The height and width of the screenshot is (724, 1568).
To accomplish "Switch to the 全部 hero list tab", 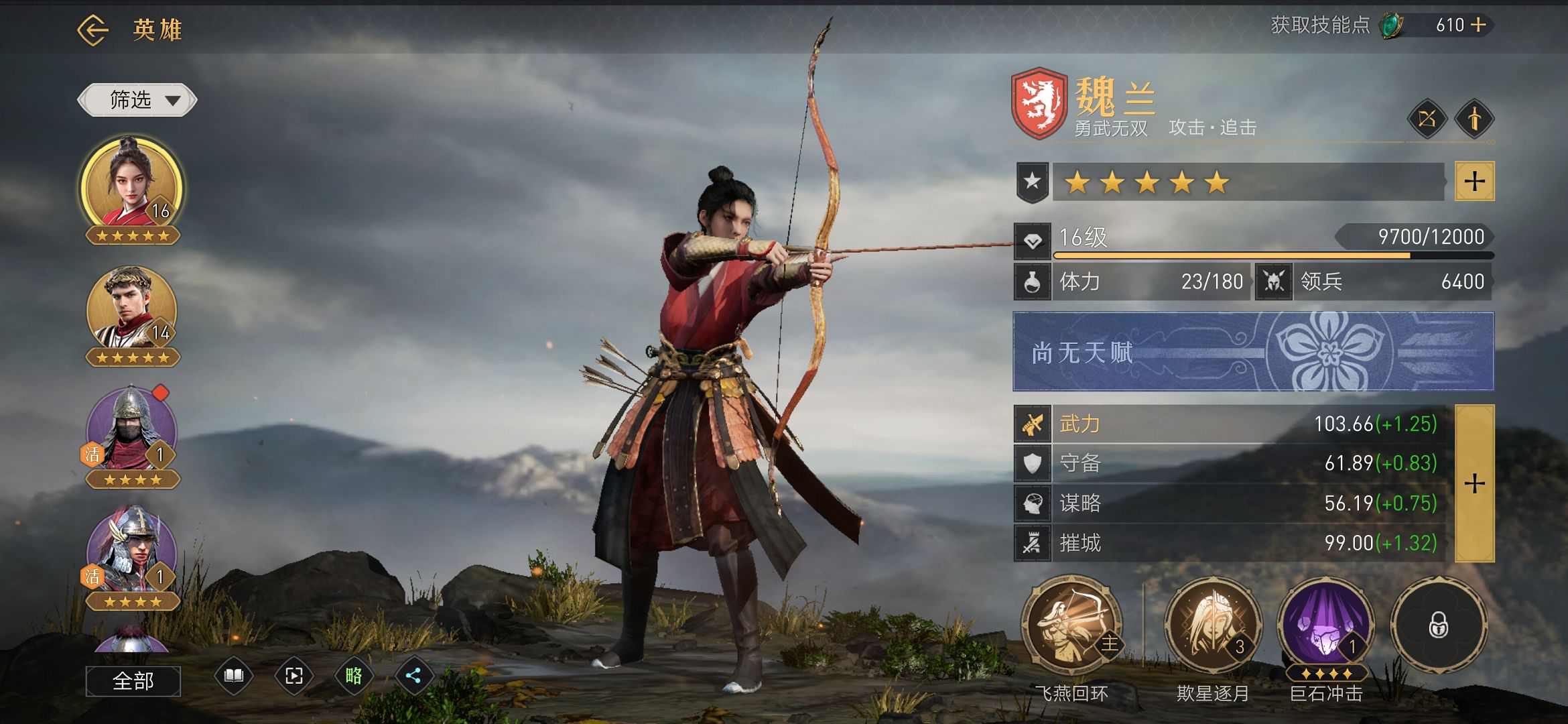I will [133, 681].
